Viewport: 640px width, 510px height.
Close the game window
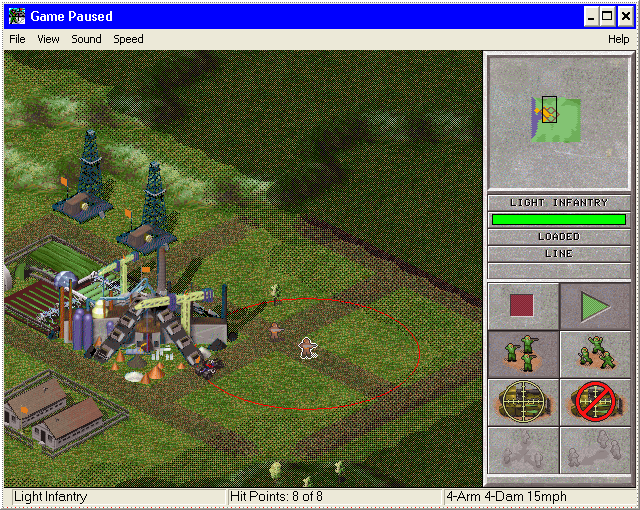(x=625, y=16)
